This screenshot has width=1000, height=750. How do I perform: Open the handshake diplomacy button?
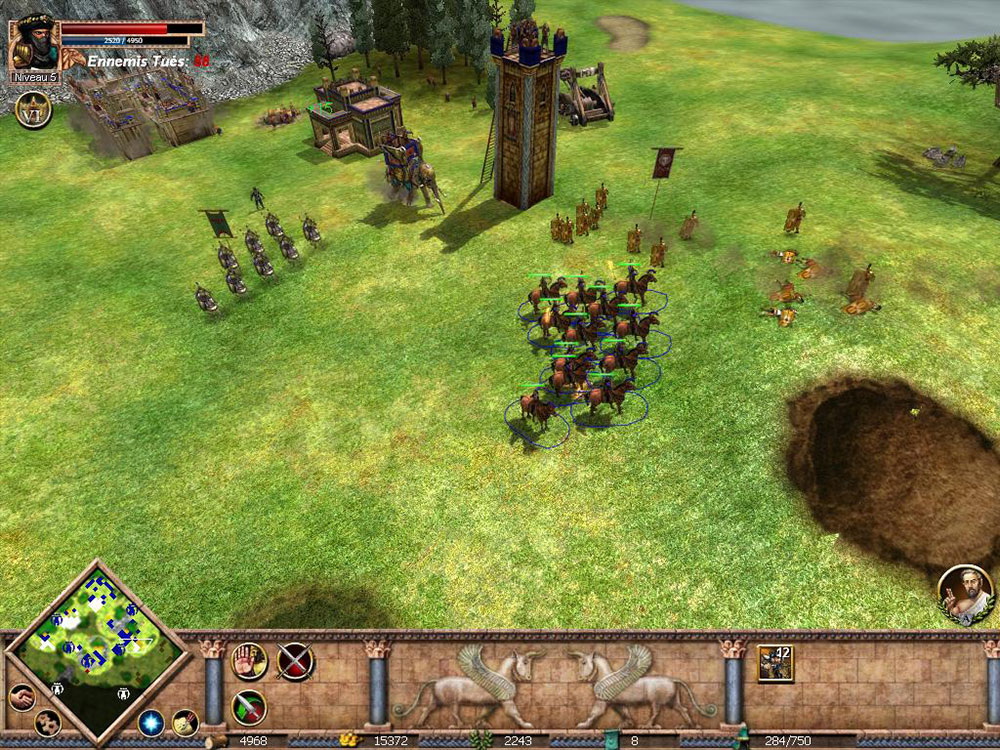coord(22,697)
